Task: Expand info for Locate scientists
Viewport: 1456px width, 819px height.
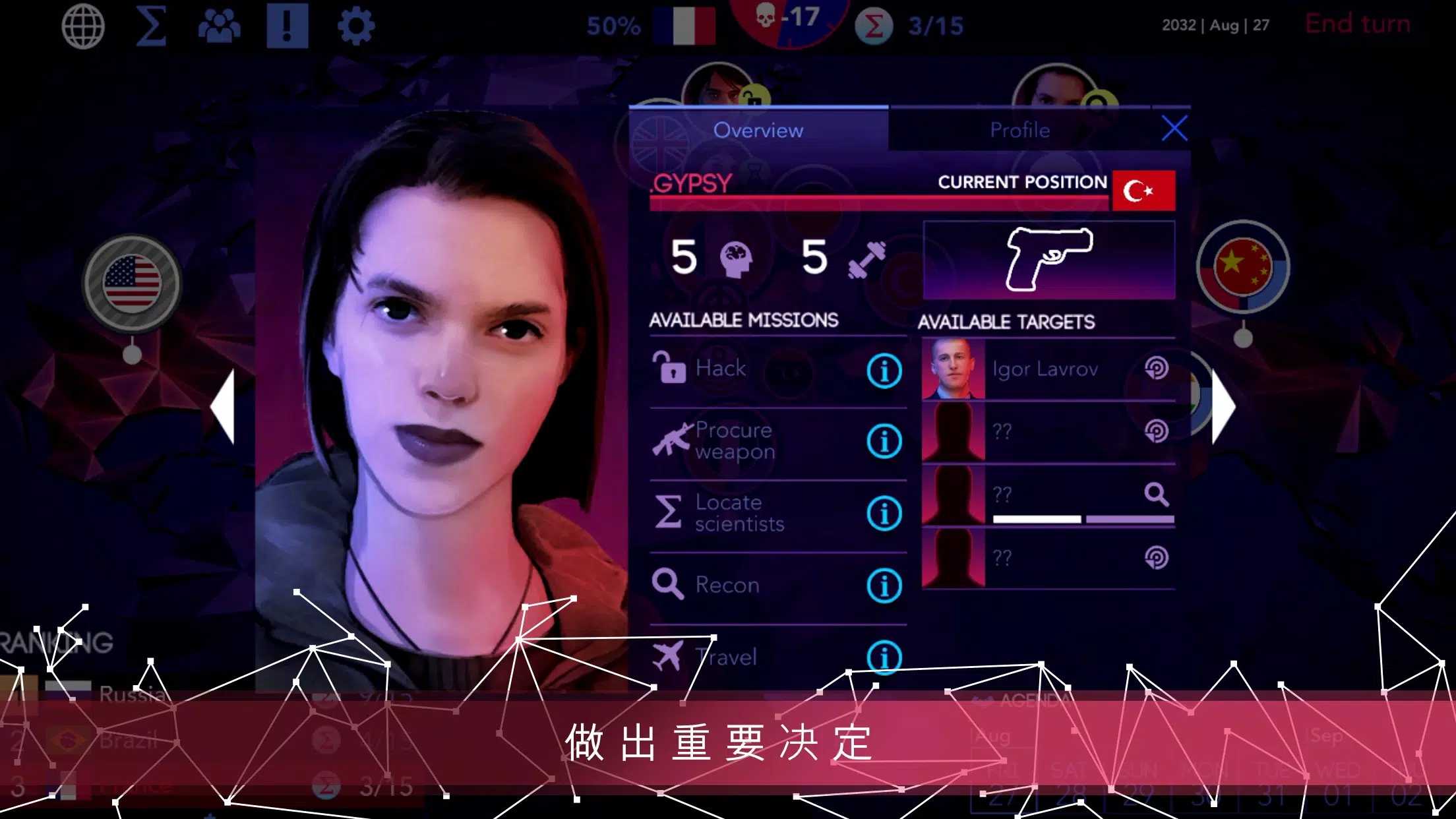Action: point(884,512)
